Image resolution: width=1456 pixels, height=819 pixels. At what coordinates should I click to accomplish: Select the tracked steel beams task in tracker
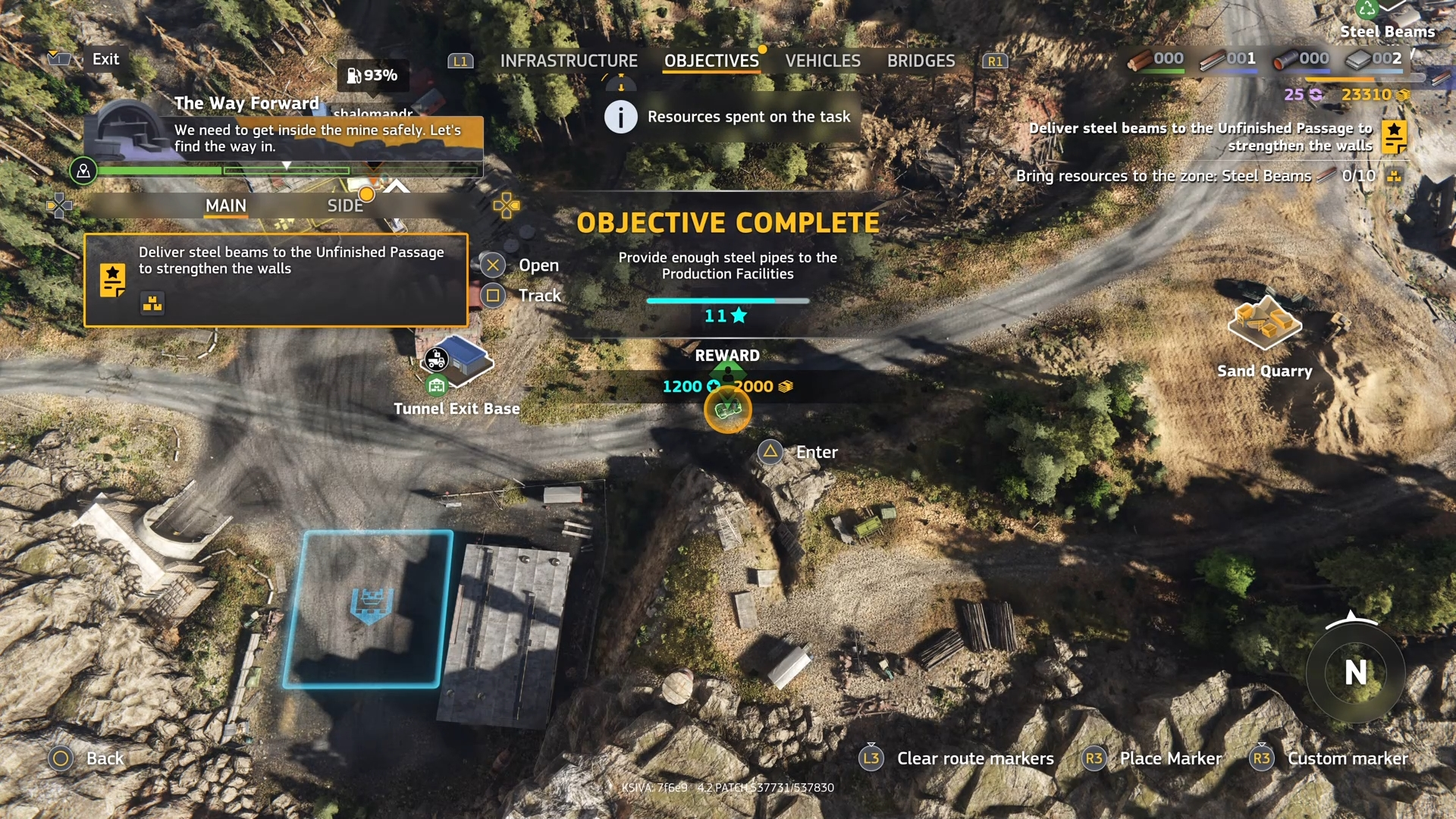pos(1210,137)
